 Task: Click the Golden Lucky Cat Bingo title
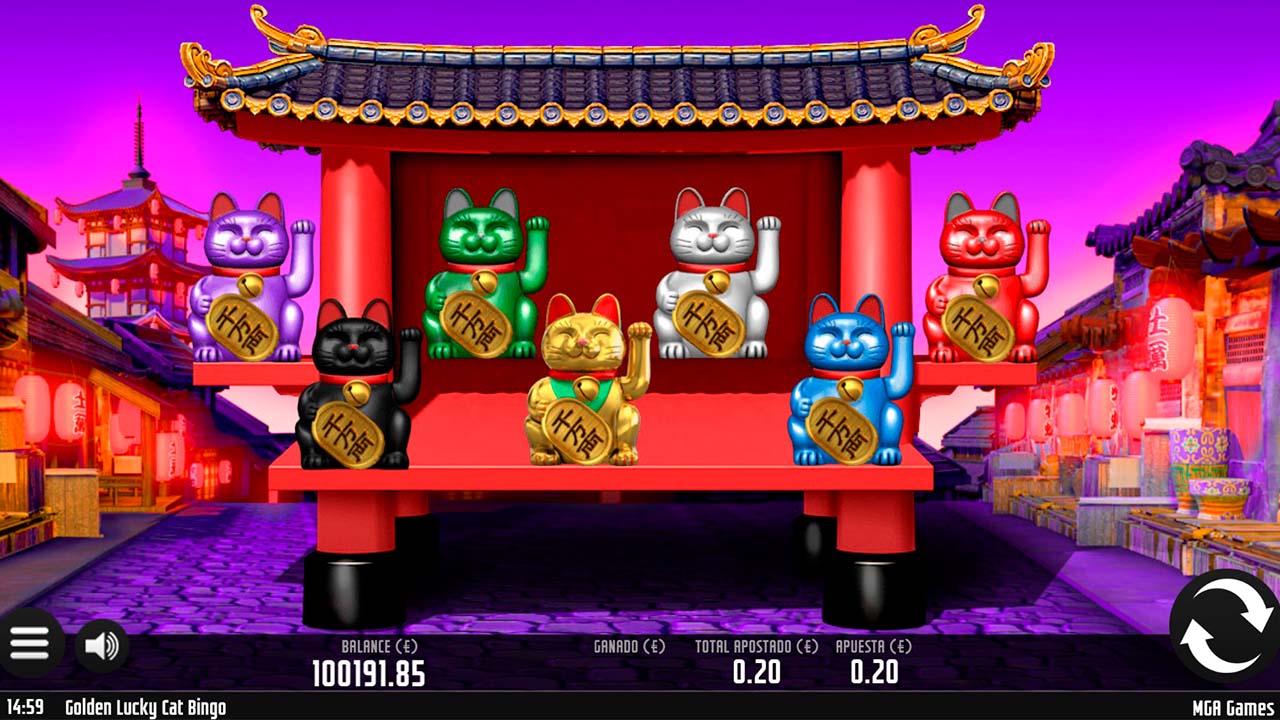(x=146, y=707)
